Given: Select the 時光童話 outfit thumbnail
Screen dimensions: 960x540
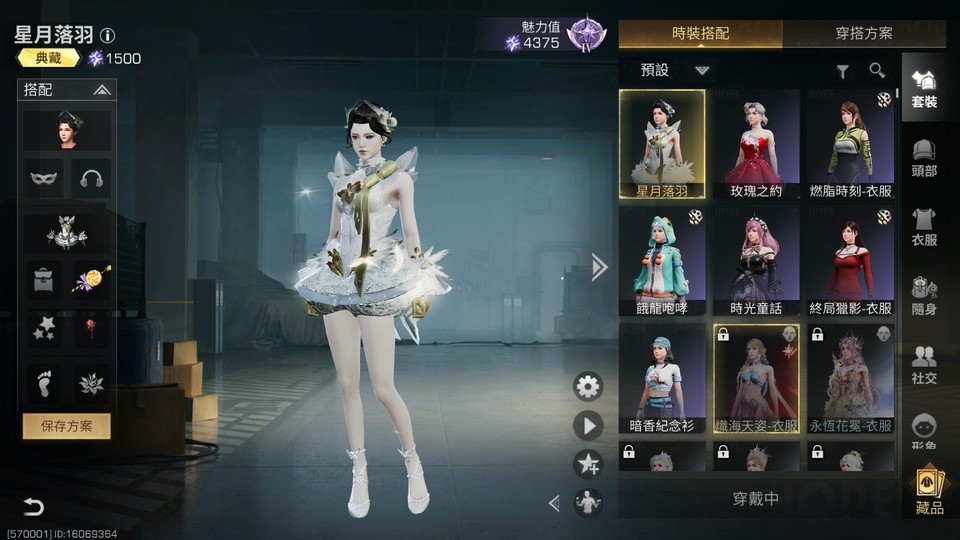Looking at the screenshot, I should click(756, 260).
